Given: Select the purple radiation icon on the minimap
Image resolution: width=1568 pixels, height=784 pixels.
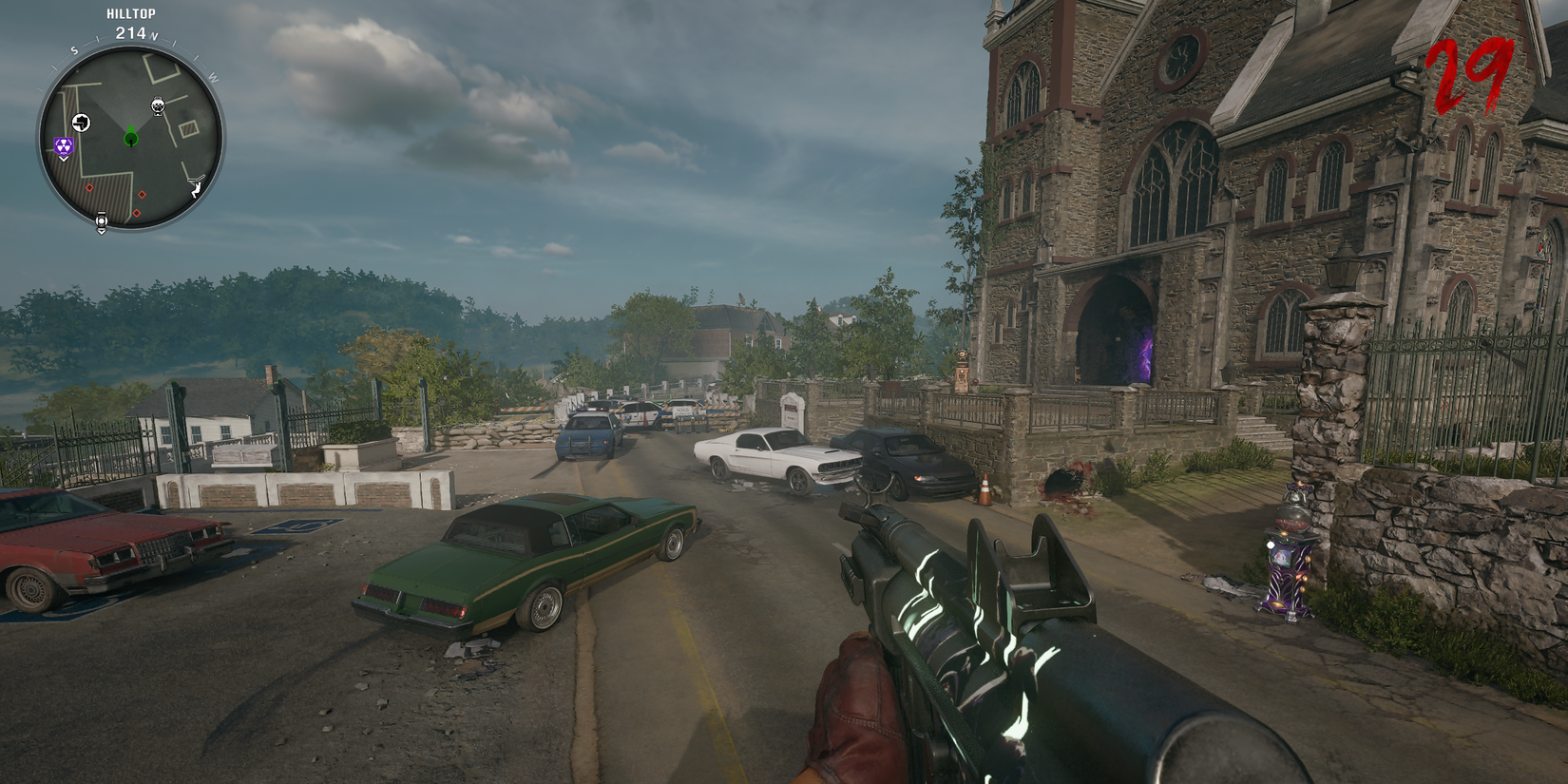Looking at the screenshot, I should click(x=63, y=143).
